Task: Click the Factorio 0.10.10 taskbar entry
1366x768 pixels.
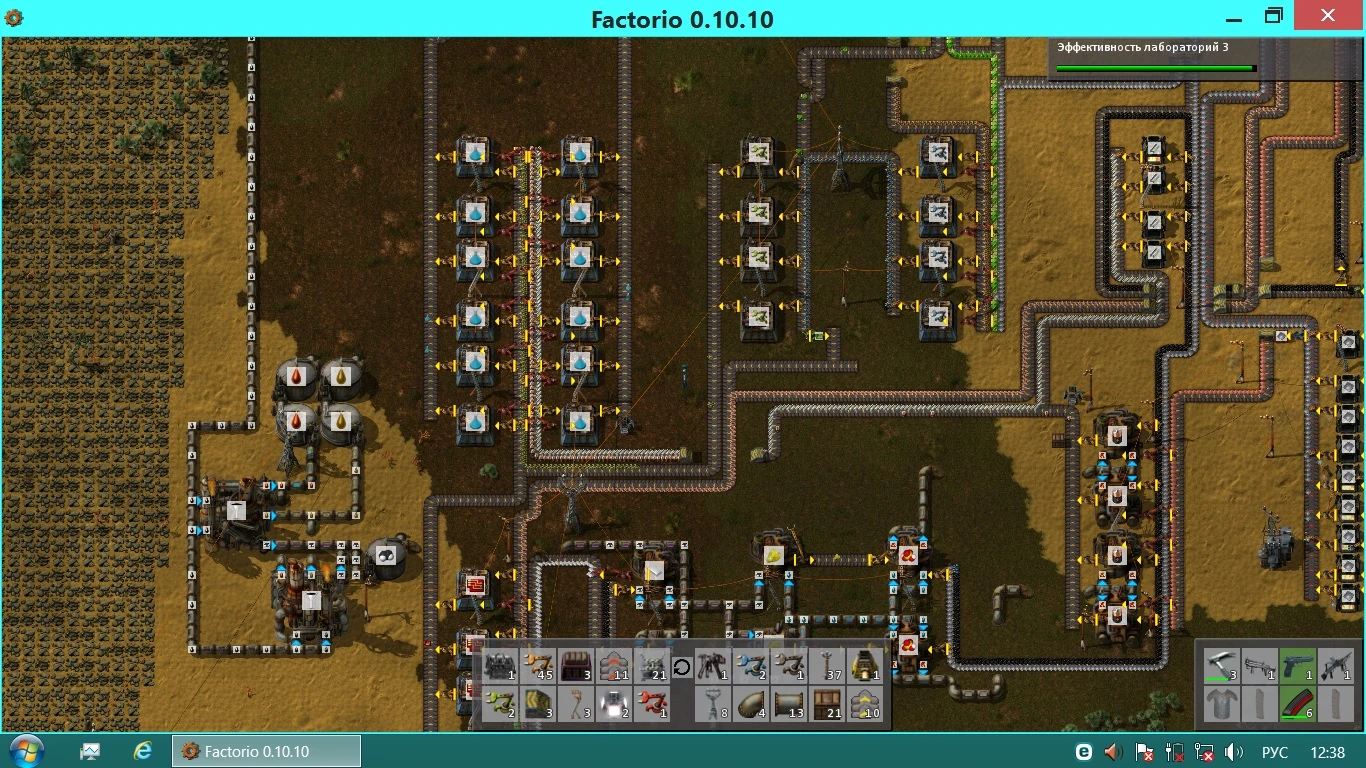Action: coord(265,751)
